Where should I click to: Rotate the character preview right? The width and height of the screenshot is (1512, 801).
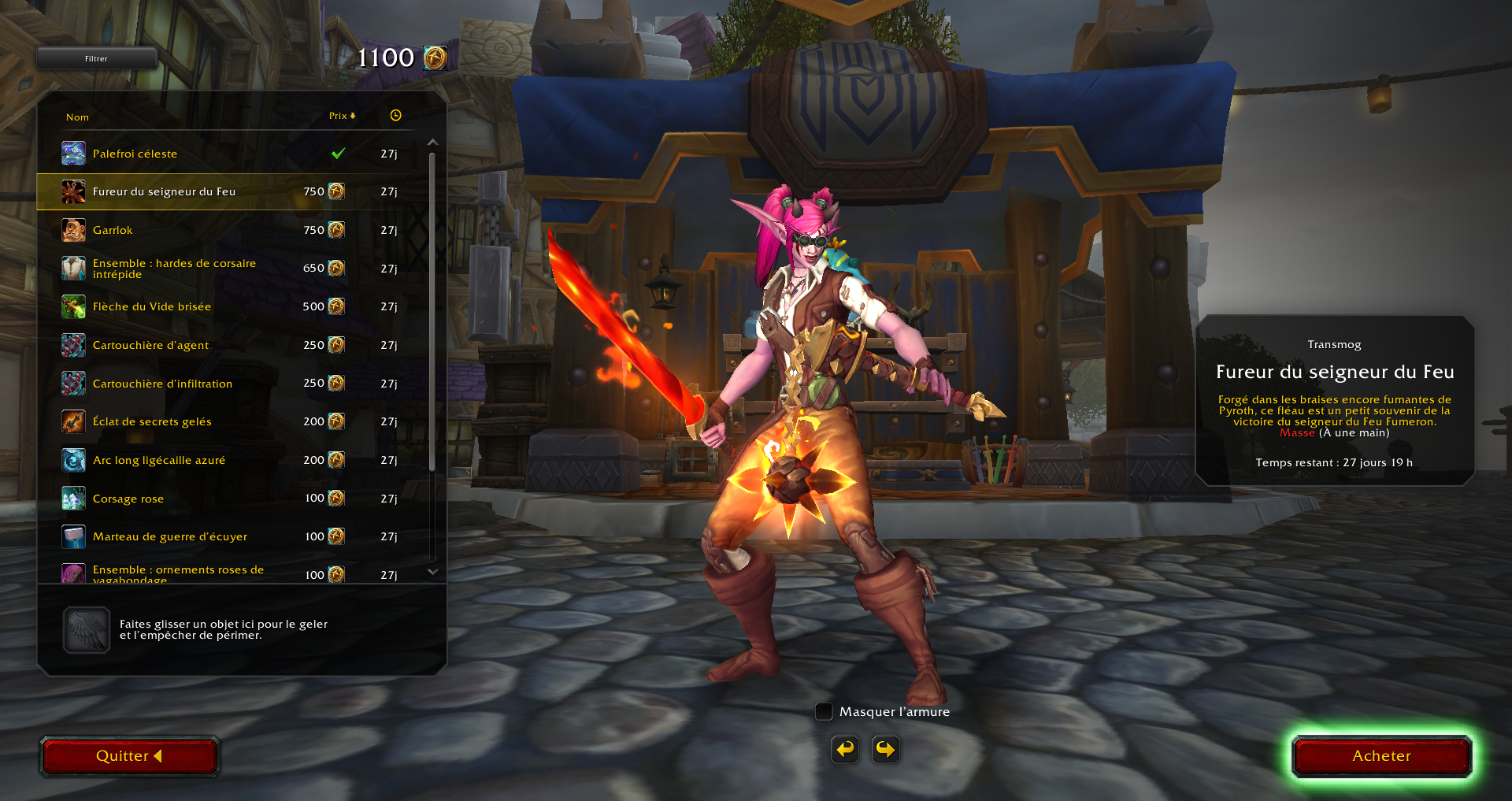[886, 749]
